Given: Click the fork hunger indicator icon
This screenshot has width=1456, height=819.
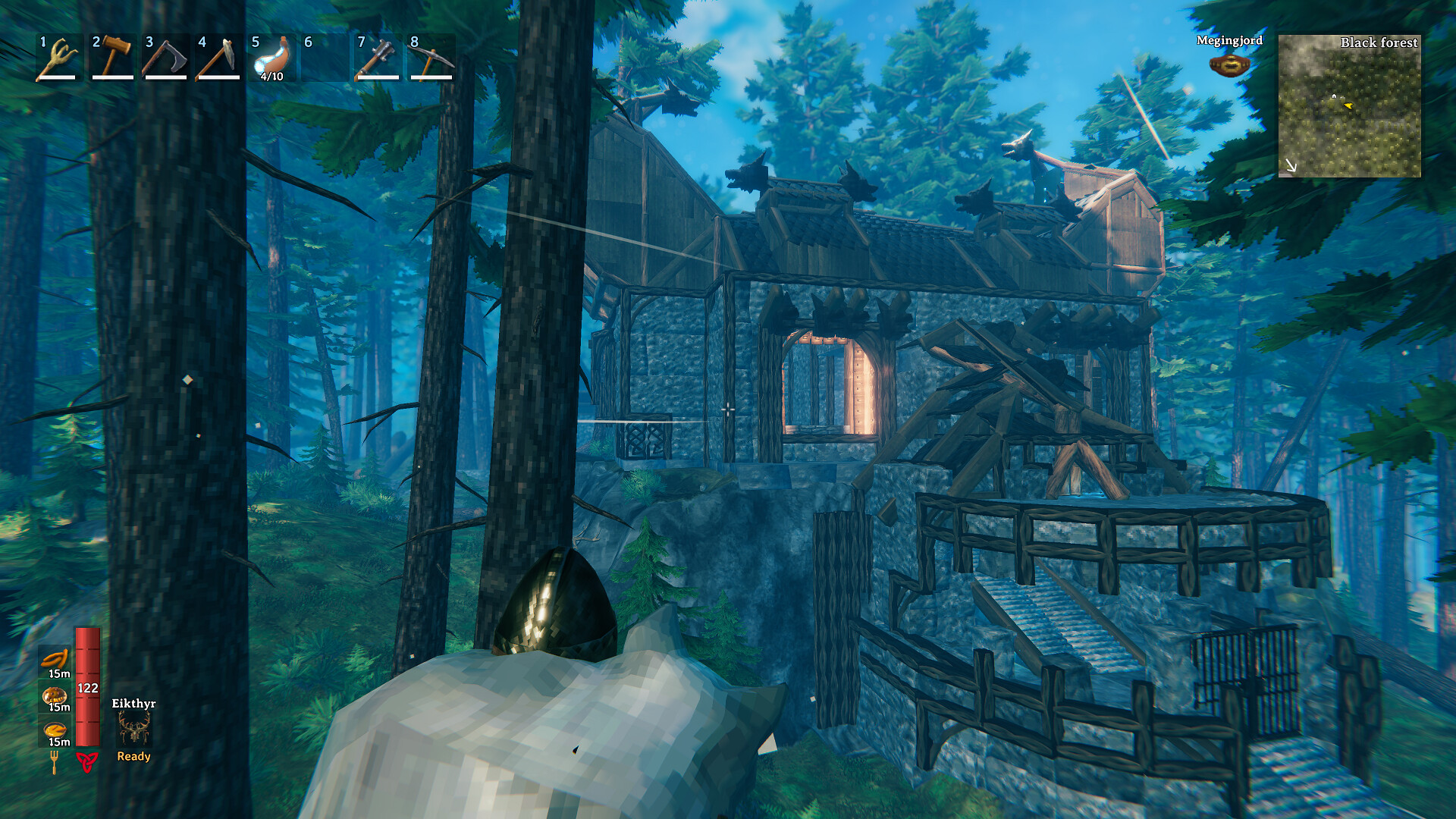Looking at the screenshot, I should 54,762.
